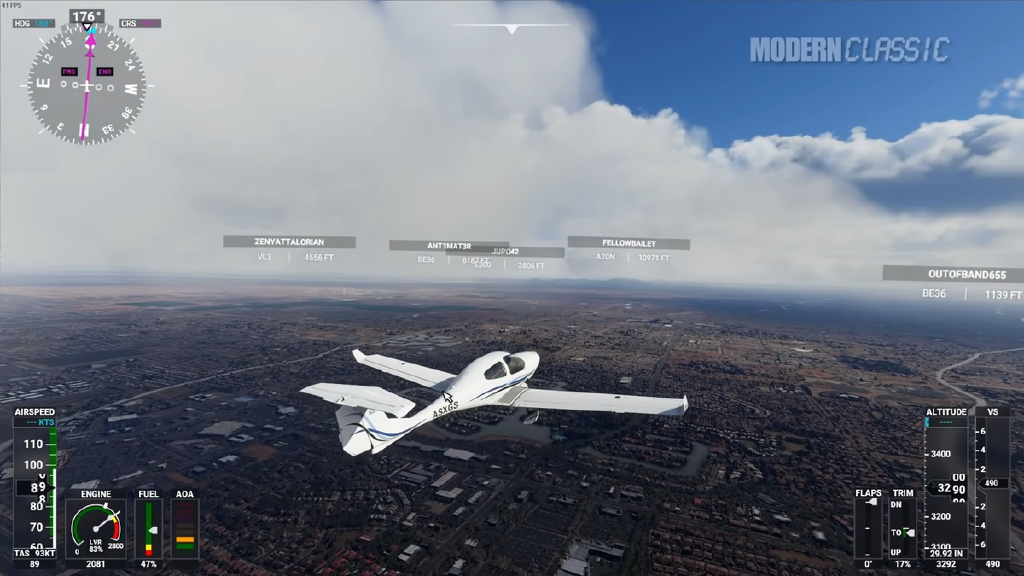The image size is (1024, 576).
Task: Click the CRS course box
Action: (140, 23)
